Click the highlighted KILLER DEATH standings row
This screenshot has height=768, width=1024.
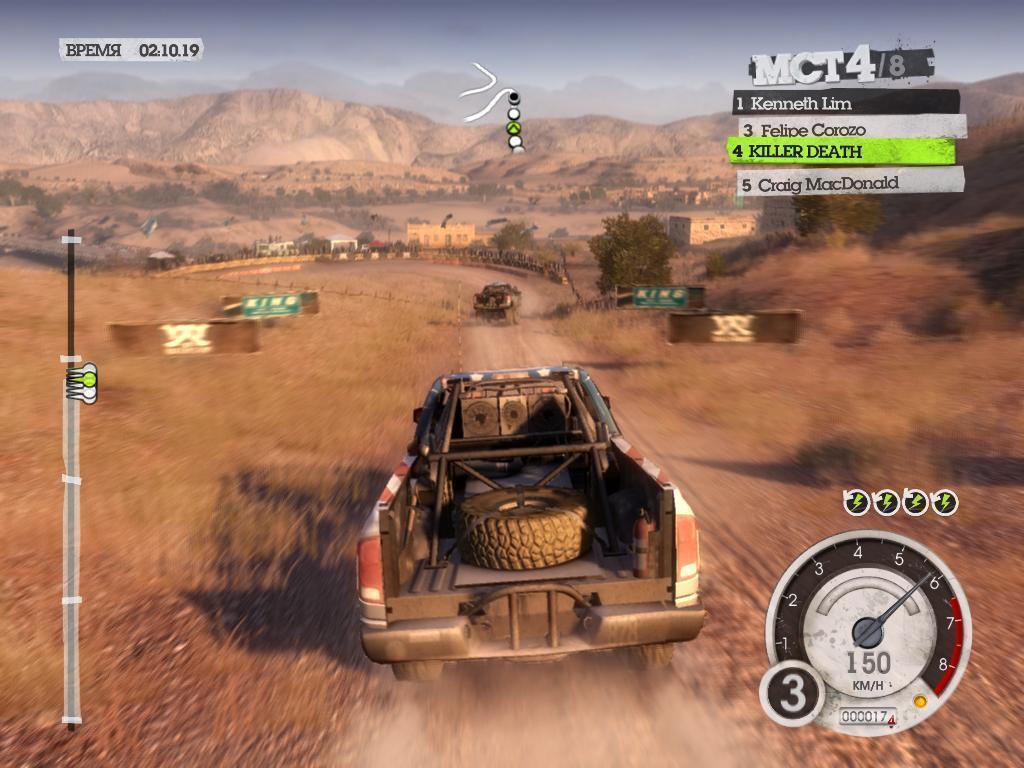coord(840,151)
